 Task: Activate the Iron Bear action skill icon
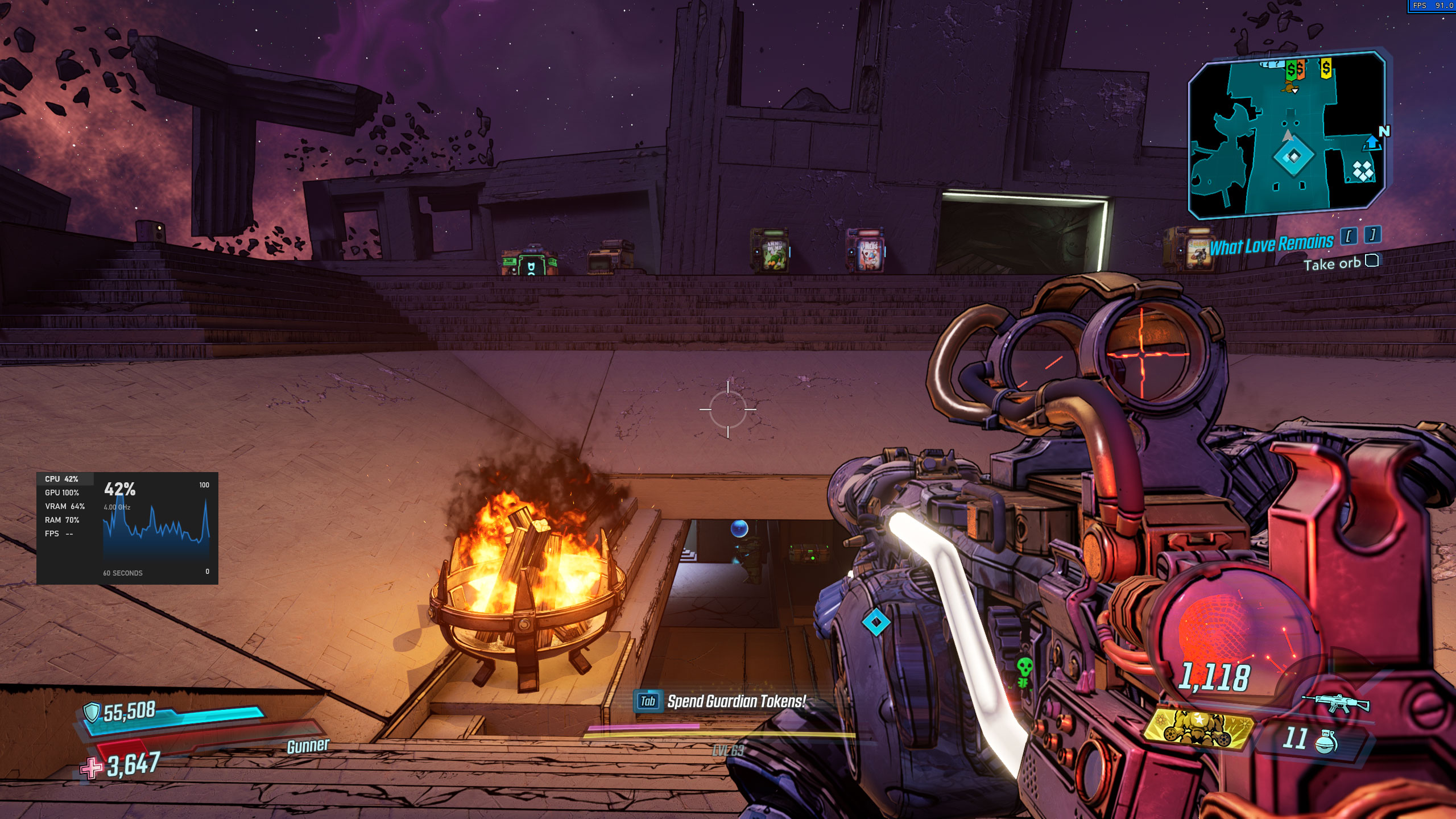tap(1198, 729)
